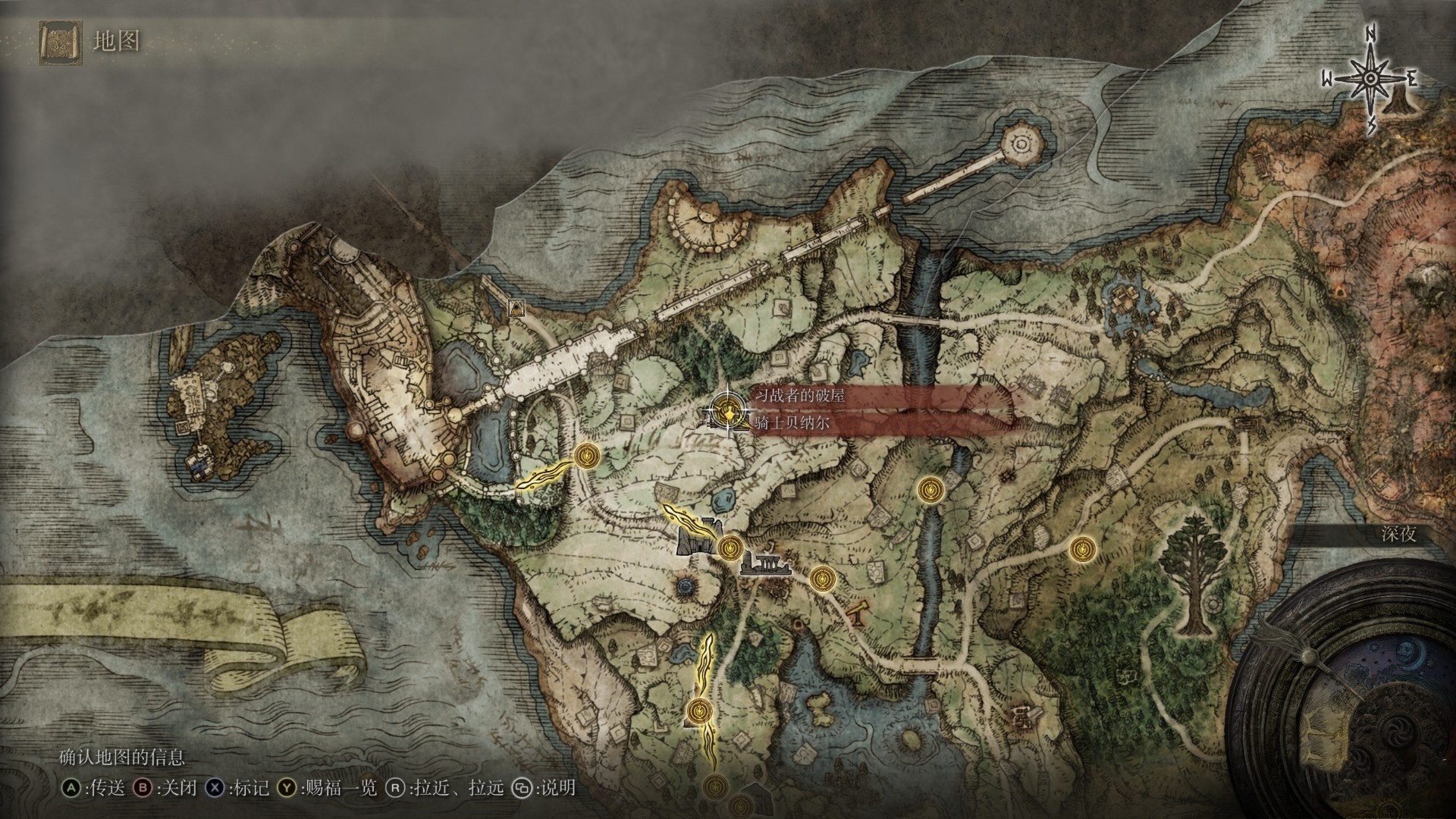
Task: Click the orange telescope map marker
Action: [858, 611]
